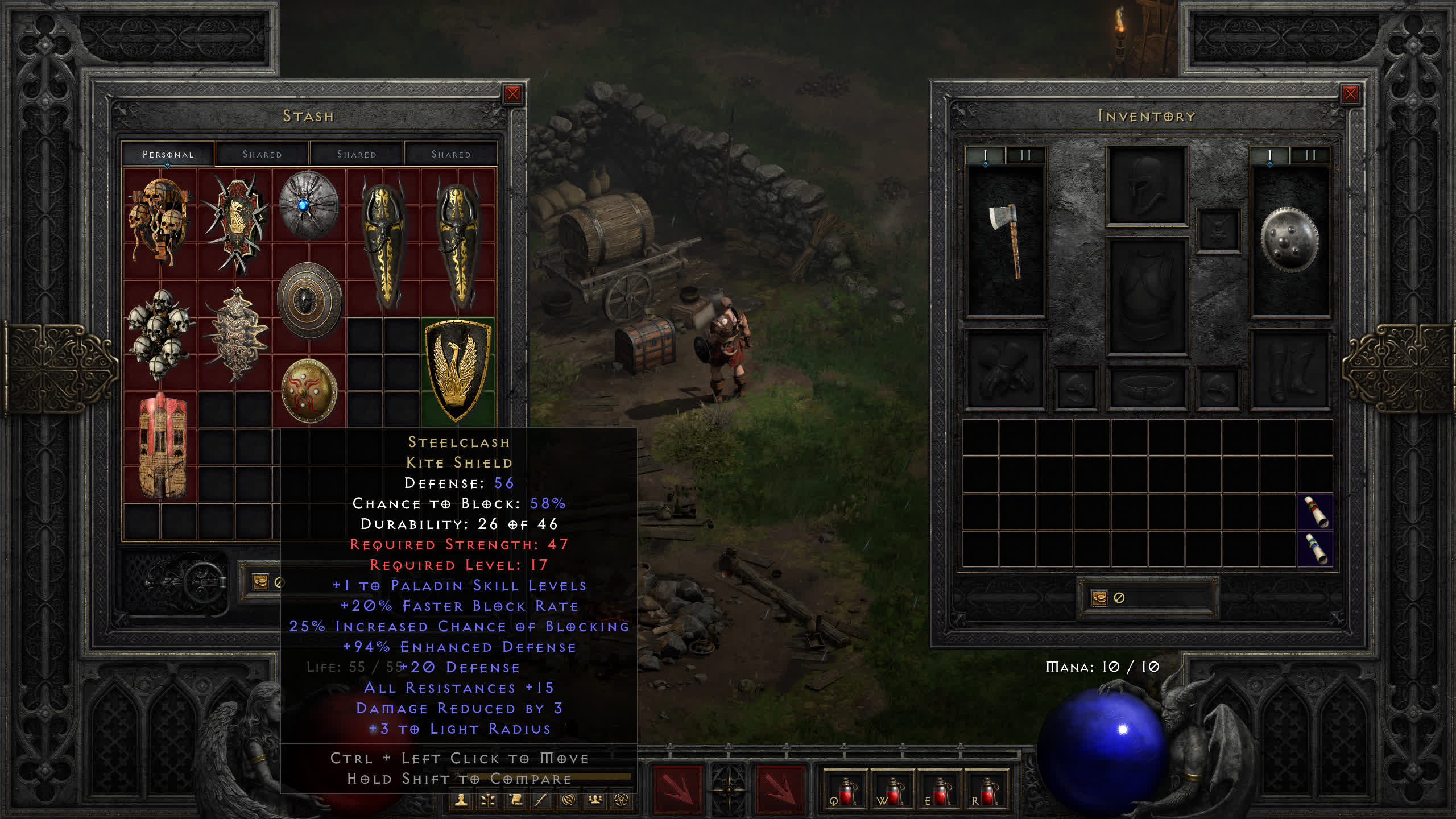Pick the blue-banded scroll in inventory
1456x819 pixels.
pyautogui.click(x=1315, y=549)
